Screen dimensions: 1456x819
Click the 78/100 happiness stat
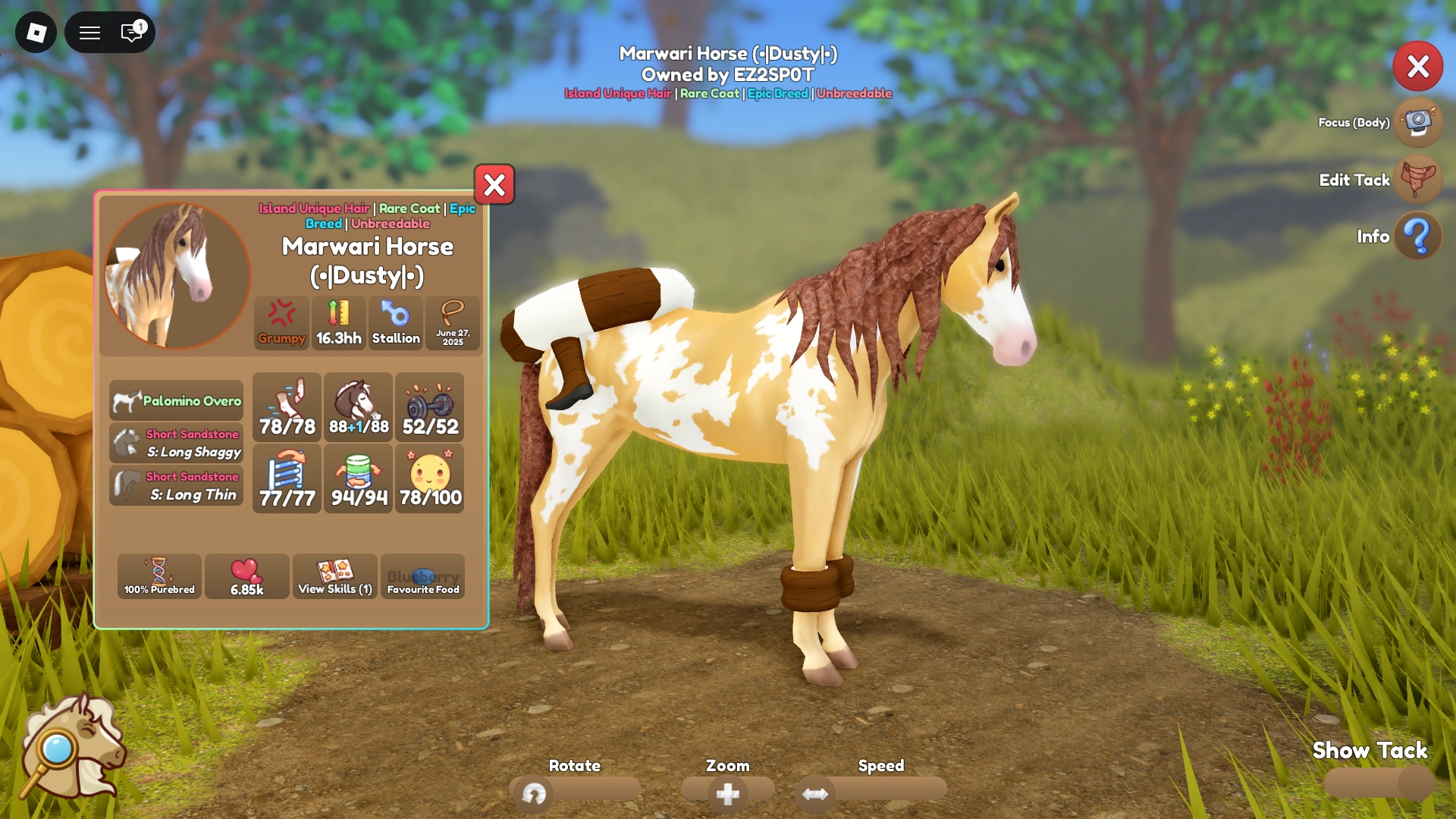point(429,479)
